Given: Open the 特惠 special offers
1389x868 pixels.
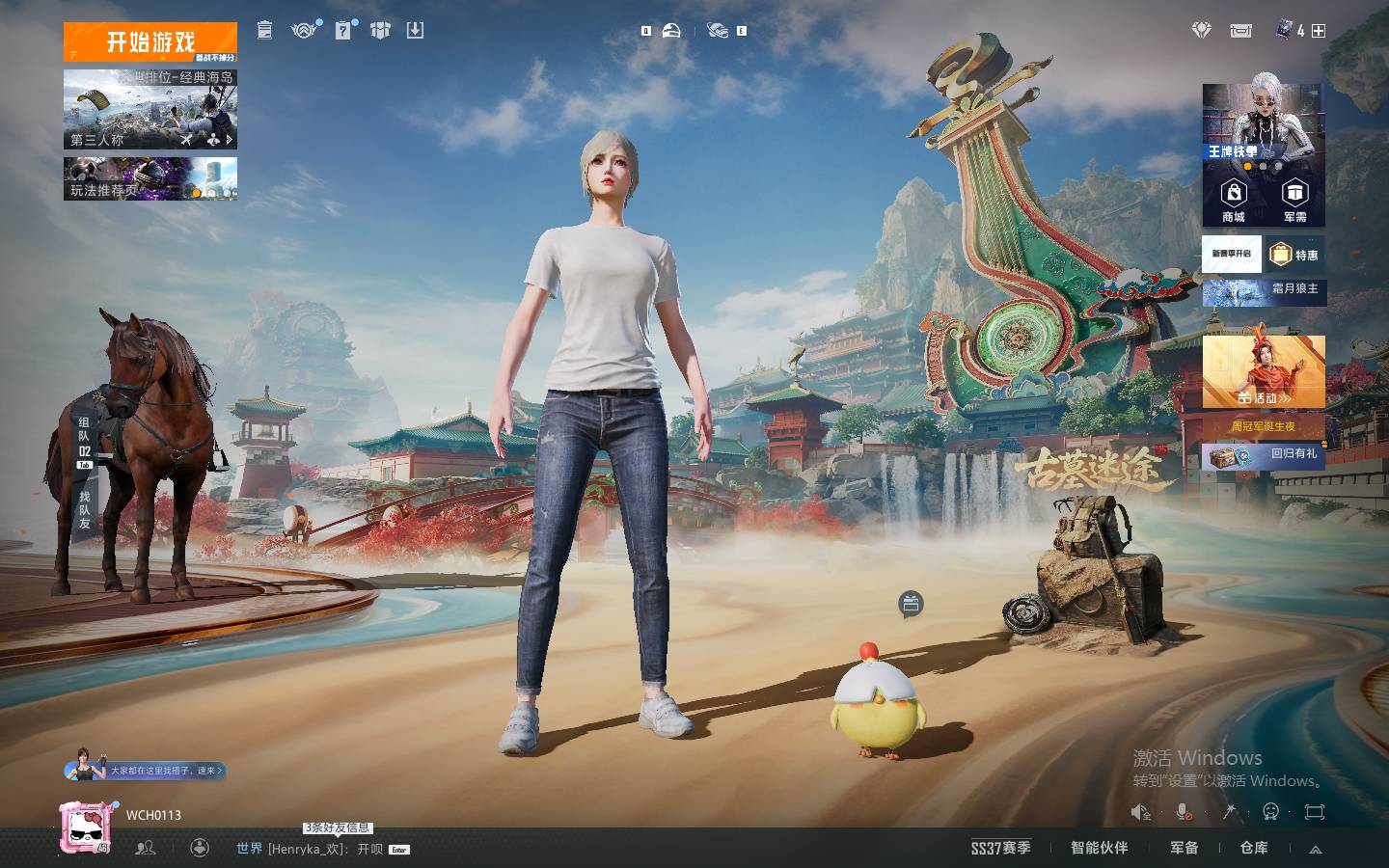Looking at the screenshot, I should point(1295,255).
